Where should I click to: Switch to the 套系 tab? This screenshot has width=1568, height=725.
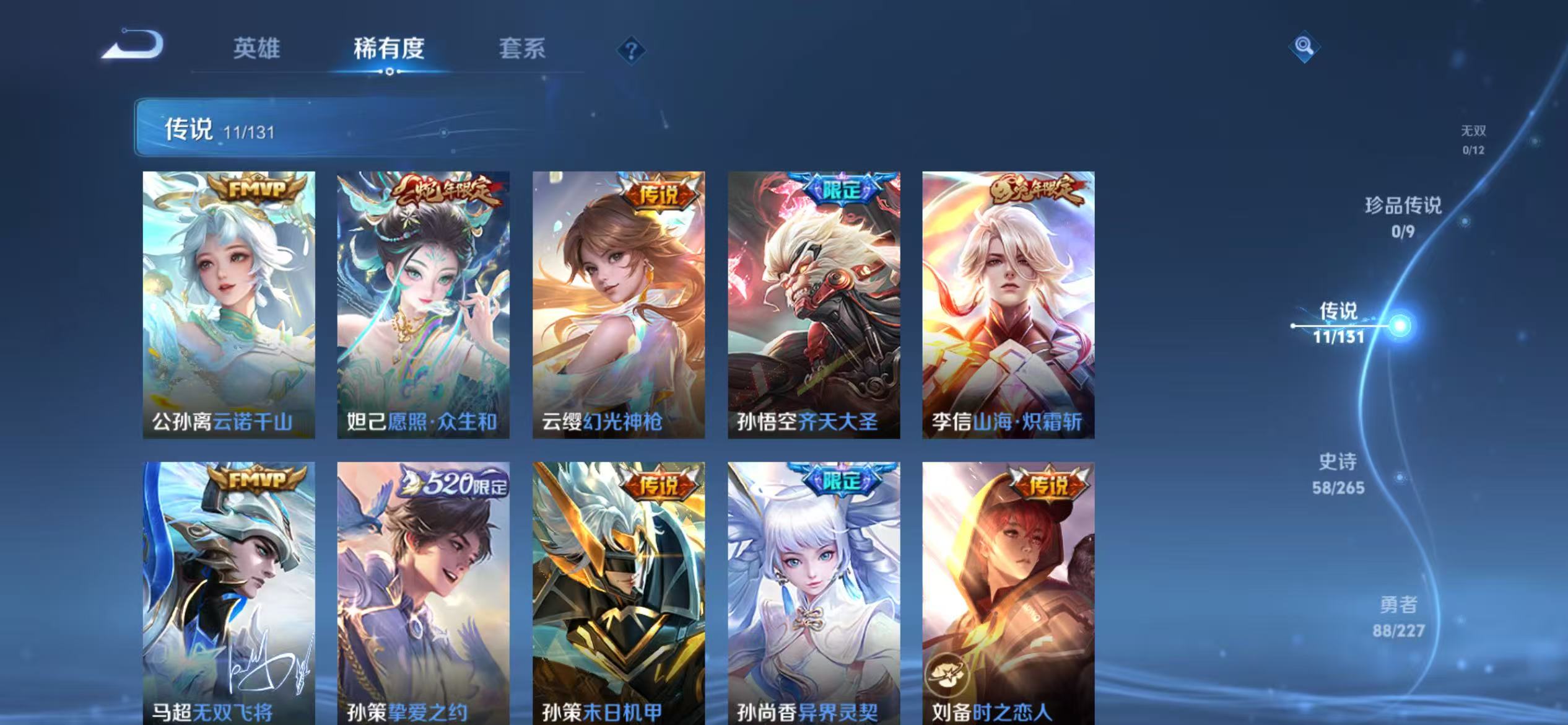pyautogui.click(x=522, y=50)
